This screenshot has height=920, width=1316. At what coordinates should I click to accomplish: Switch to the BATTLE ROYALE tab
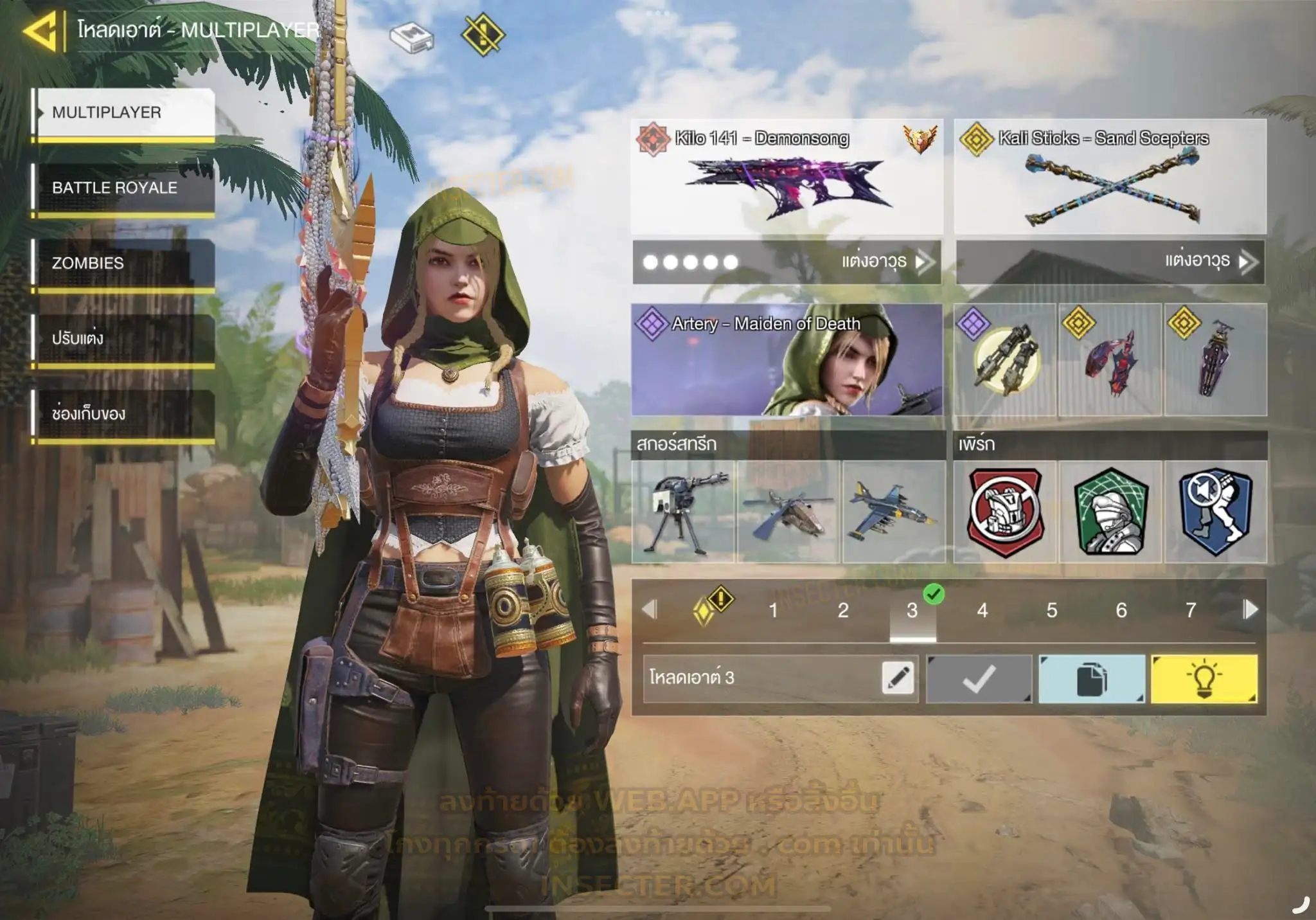pos(124,188)
